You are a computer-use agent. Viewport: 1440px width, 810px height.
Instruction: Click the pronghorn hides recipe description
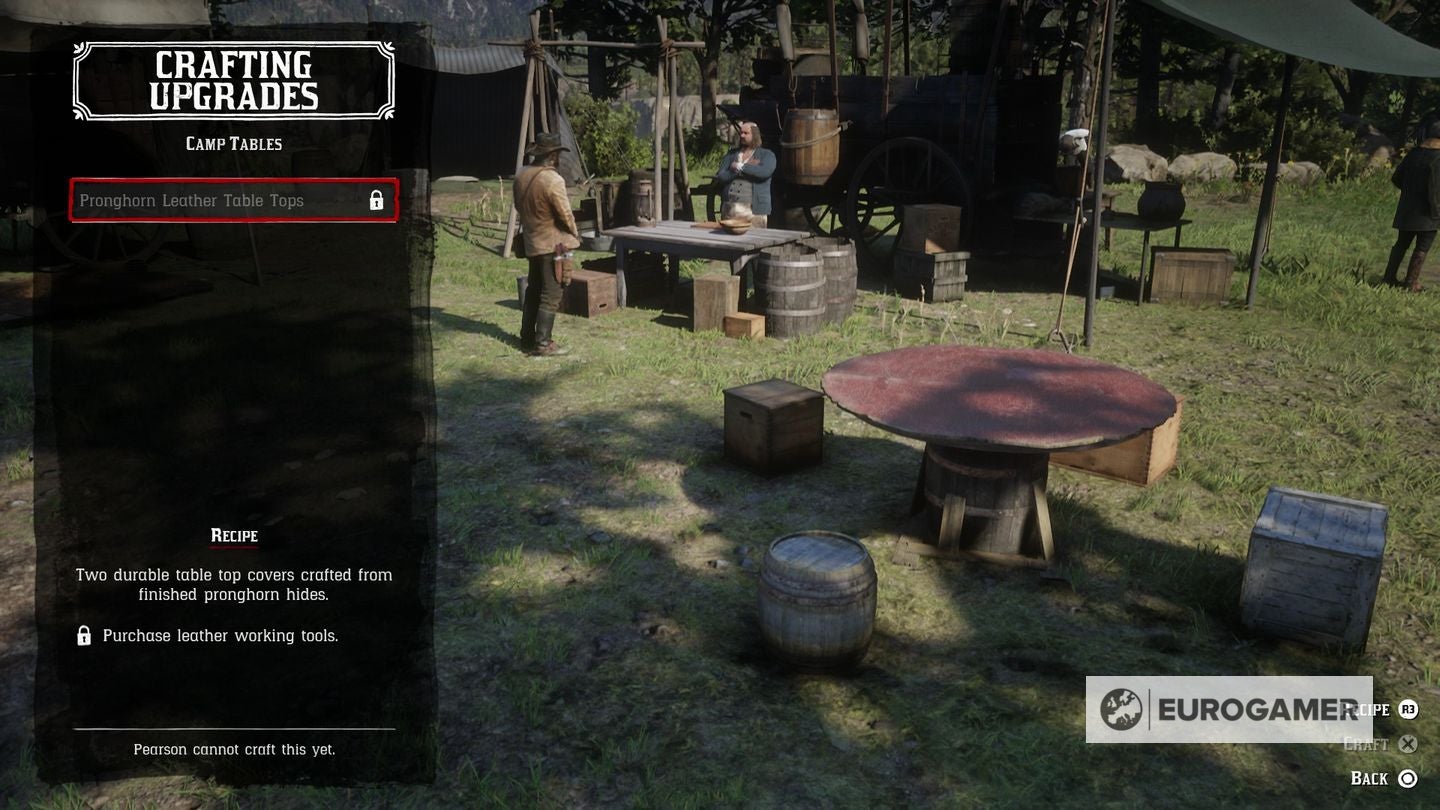[233, 584]
